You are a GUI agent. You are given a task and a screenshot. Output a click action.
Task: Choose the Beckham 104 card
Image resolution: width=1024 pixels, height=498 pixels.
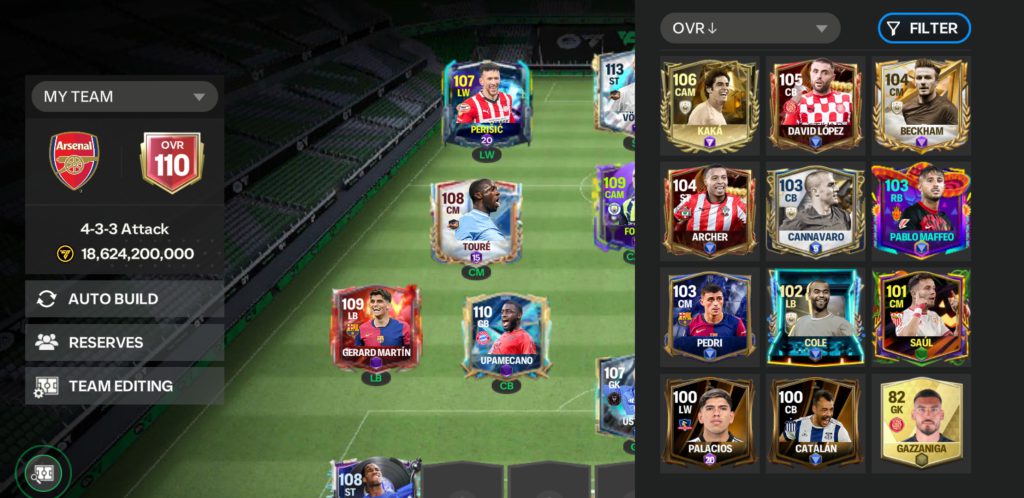coord(920,105)
